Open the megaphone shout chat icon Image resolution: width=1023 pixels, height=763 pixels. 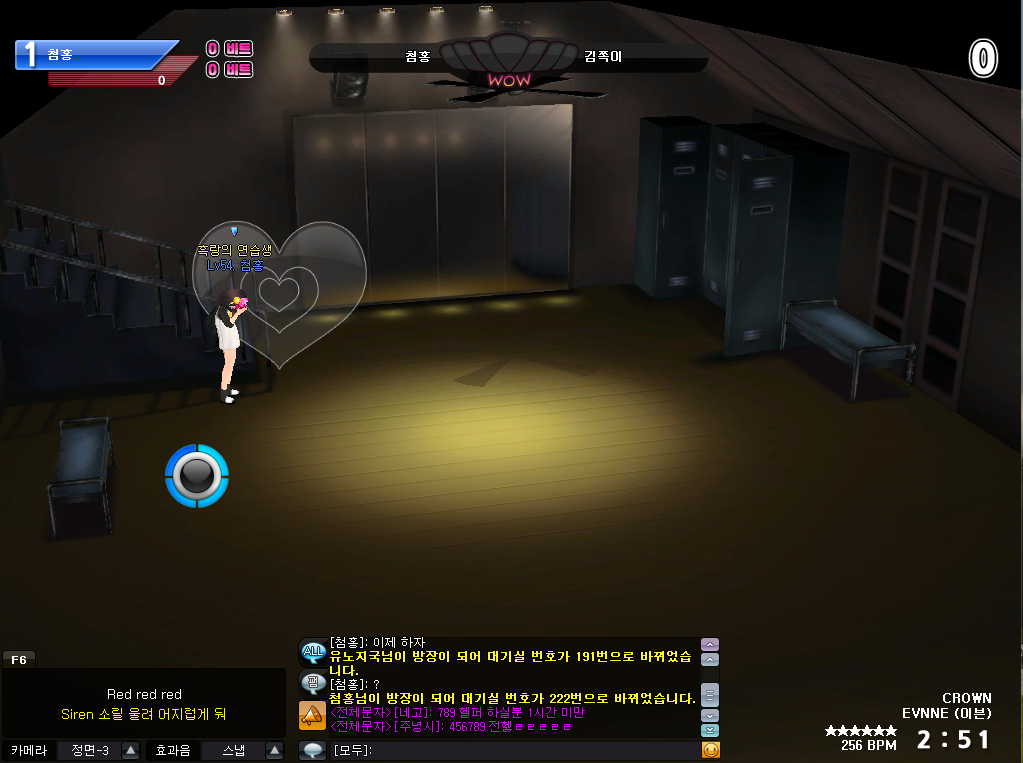(x=313, y=716)
